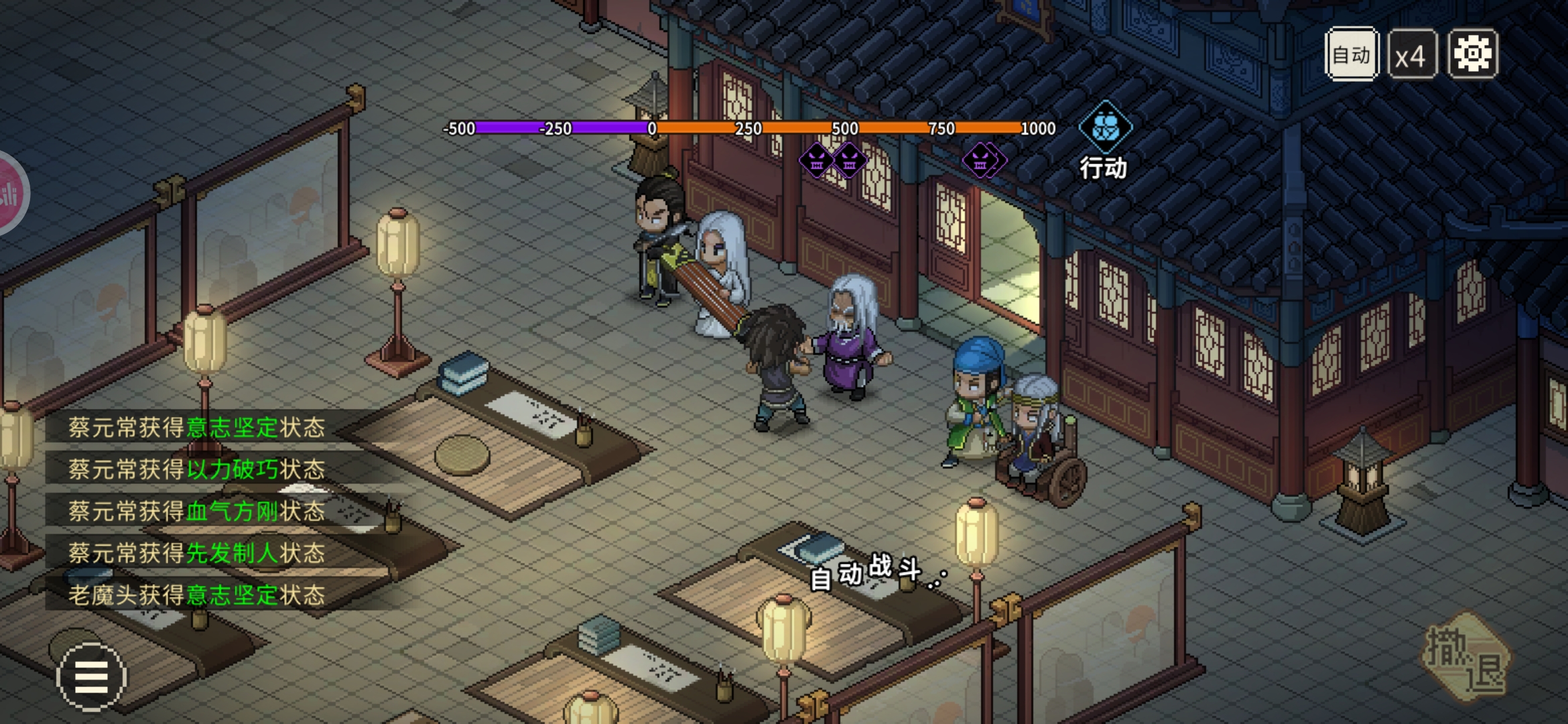The width and height of the screenshot is (1568, 724).
Task: Open the gear settings menu
Action: [1473, 54]
